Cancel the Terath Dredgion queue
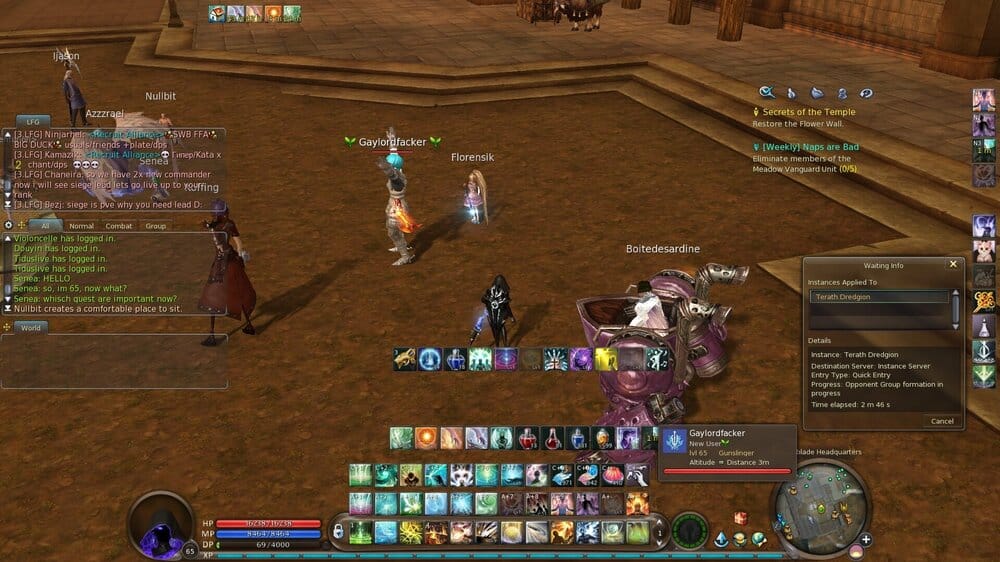Screen dimensions: 1000x562 [942, 421]
